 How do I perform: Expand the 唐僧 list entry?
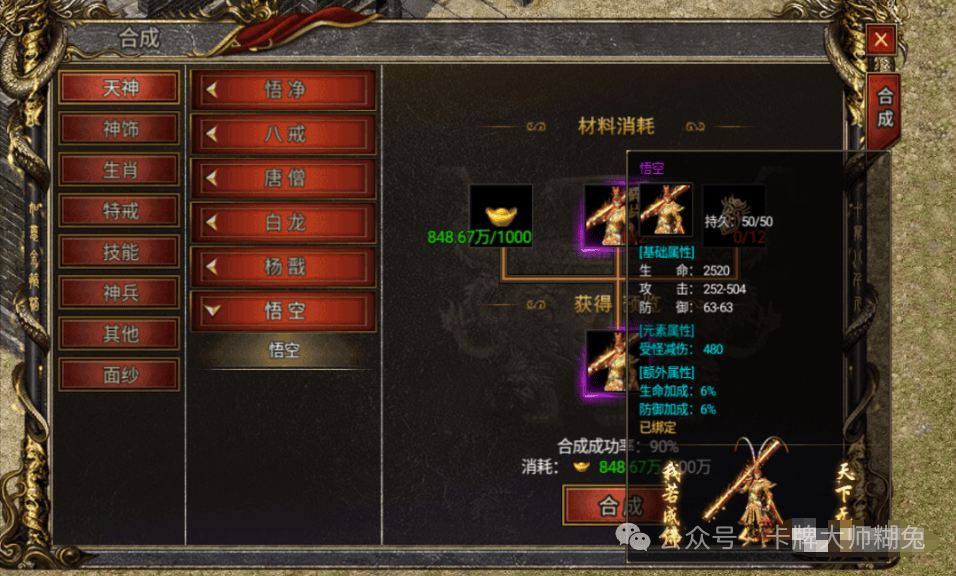(x=284, y=178)
